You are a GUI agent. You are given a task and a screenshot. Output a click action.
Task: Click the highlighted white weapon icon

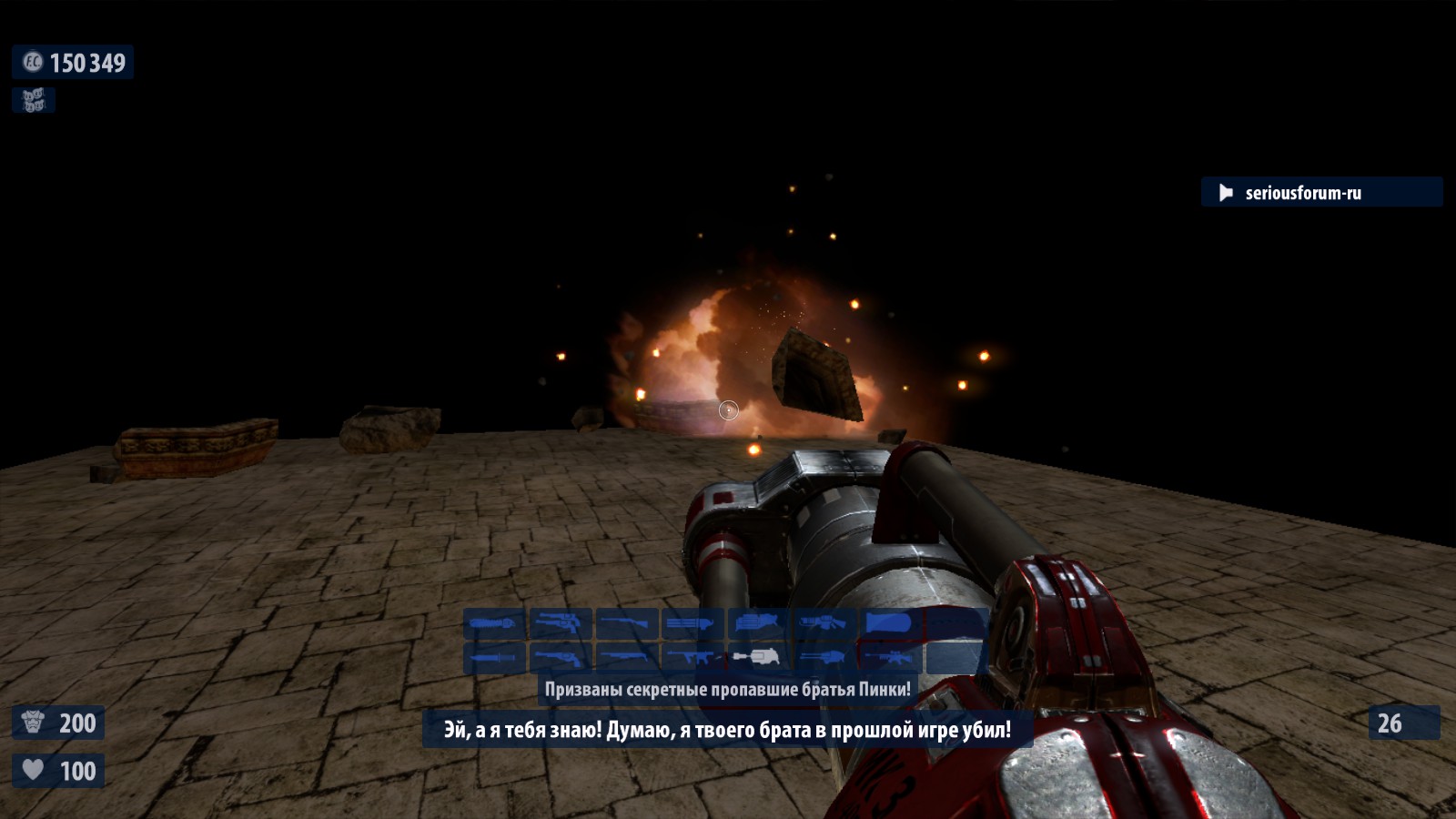pyautogui.click(x=758, y=657)
